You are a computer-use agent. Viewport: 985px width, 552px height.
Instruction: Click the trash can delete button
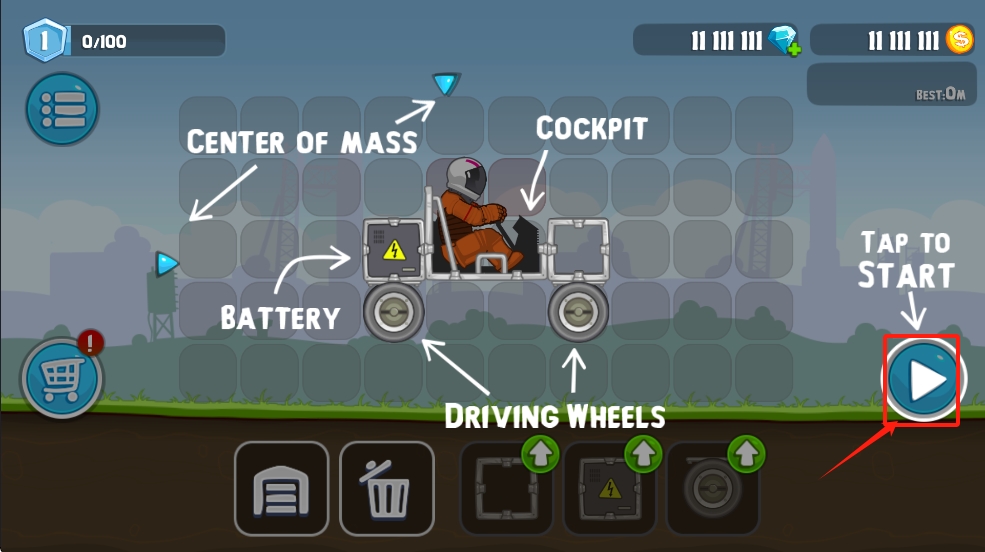pos(387,488)
